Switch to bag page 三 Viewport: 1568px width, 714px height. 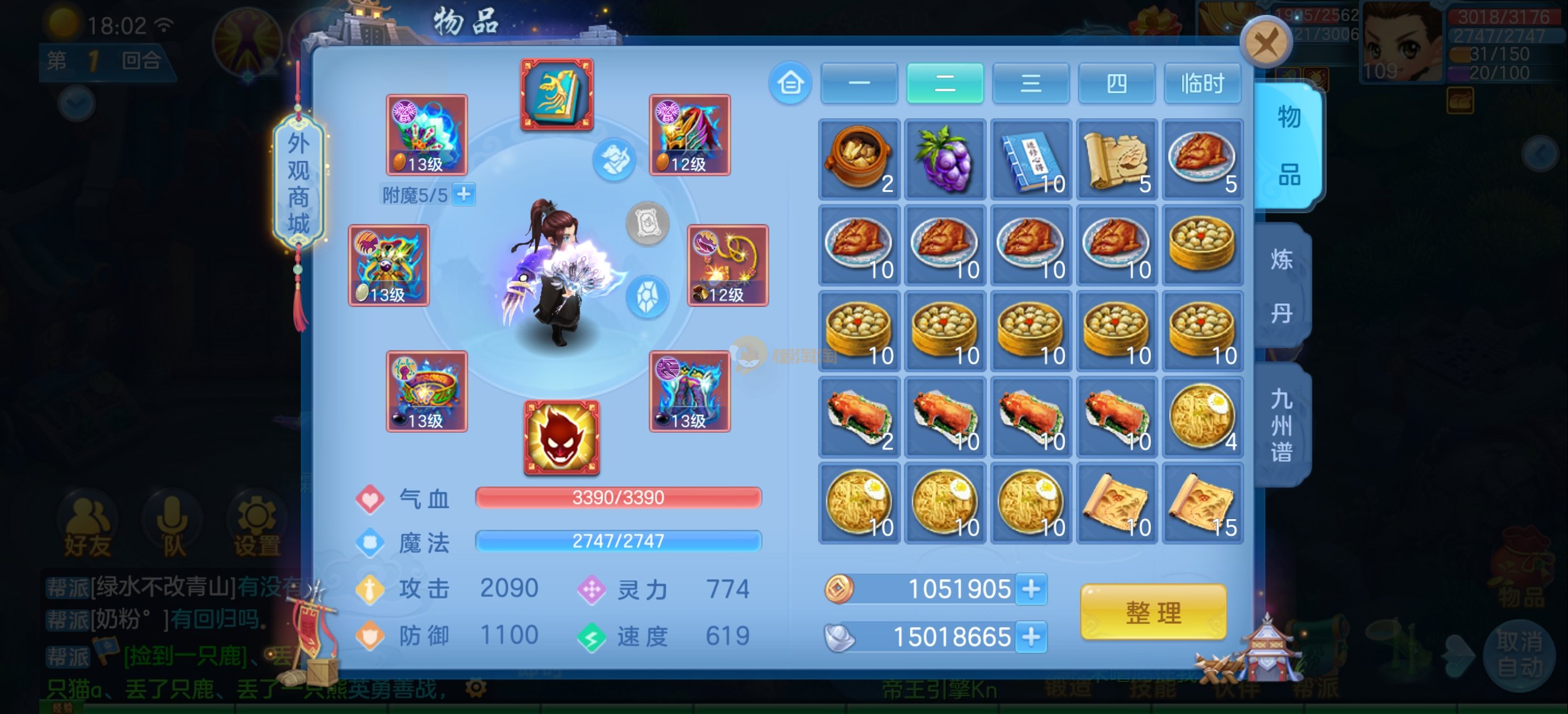(1031, 84)
